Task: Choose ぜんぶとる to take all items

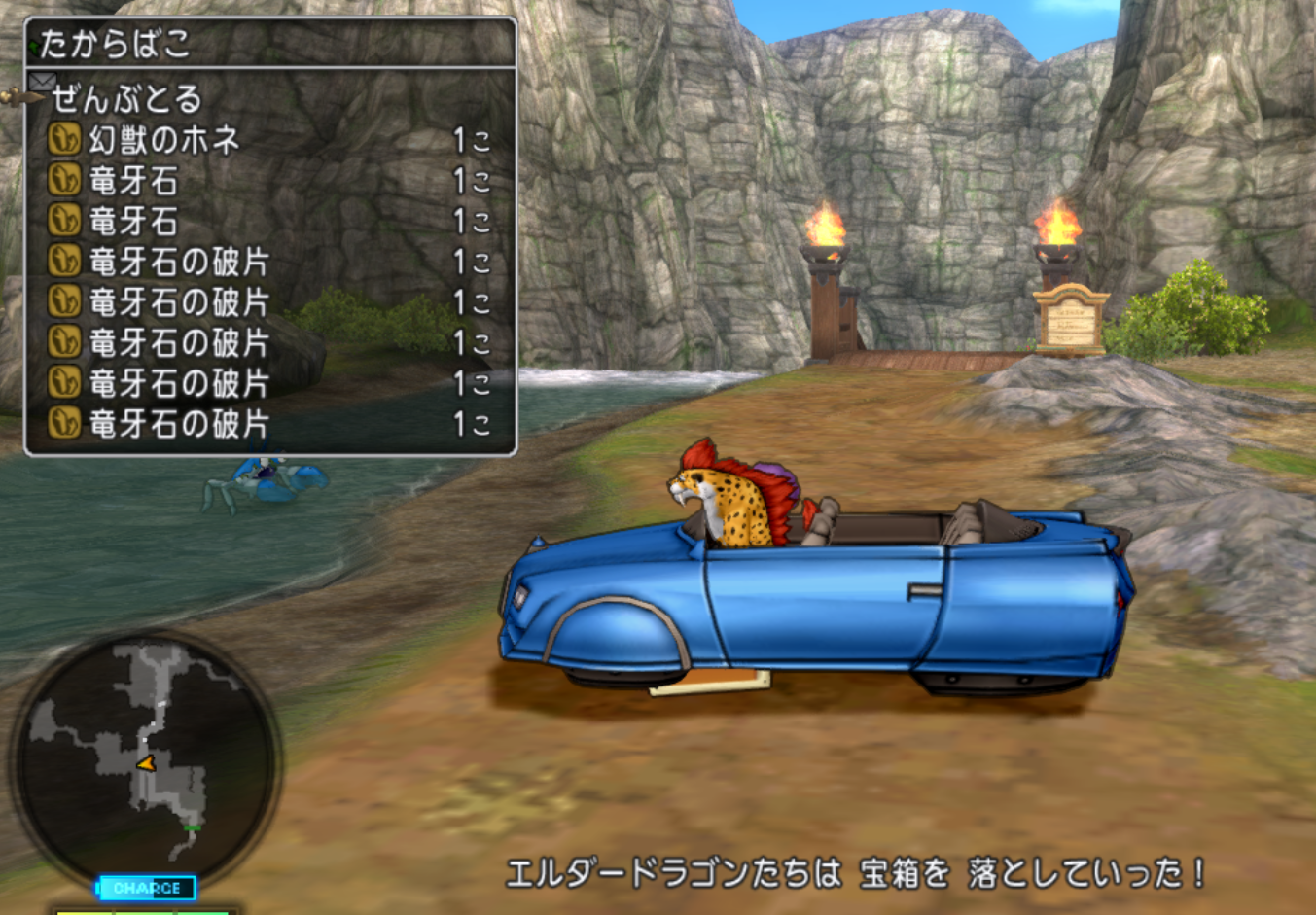Action: pos(126,98)
